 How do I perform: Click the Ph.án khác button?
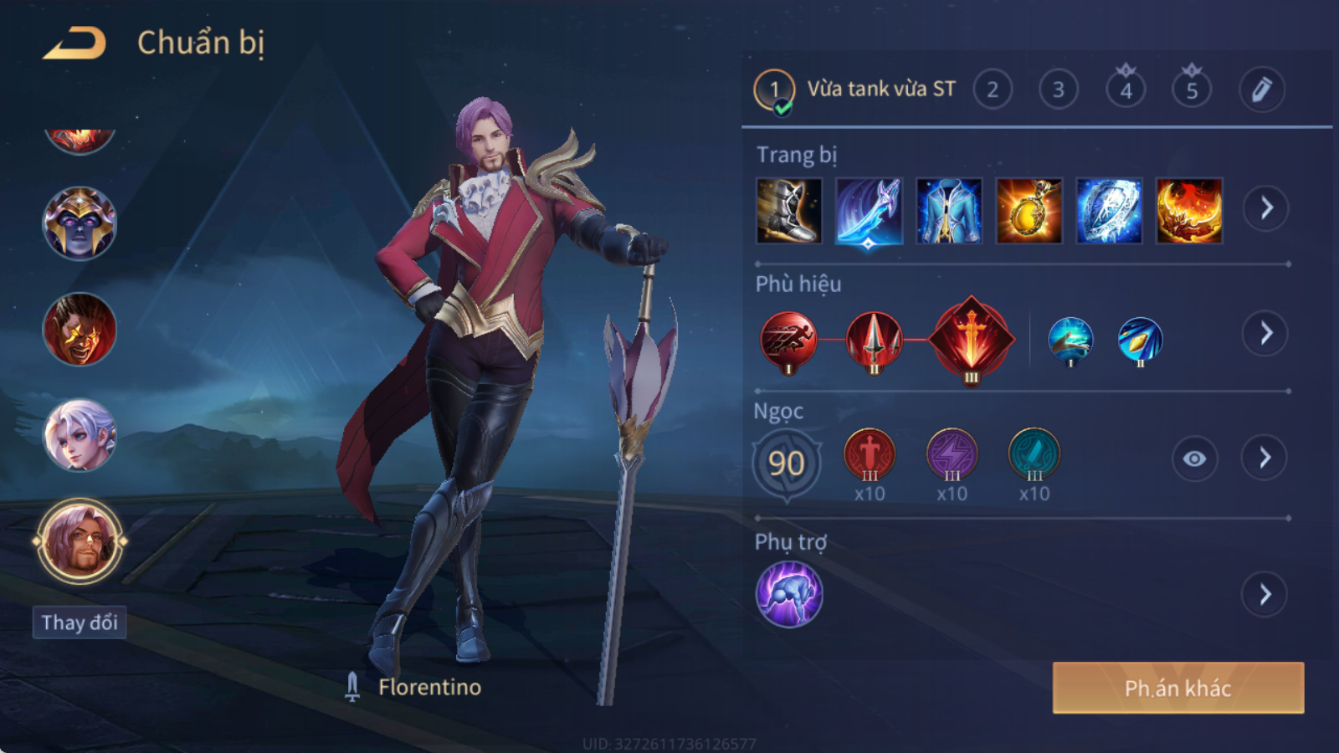pos(1178,688)
